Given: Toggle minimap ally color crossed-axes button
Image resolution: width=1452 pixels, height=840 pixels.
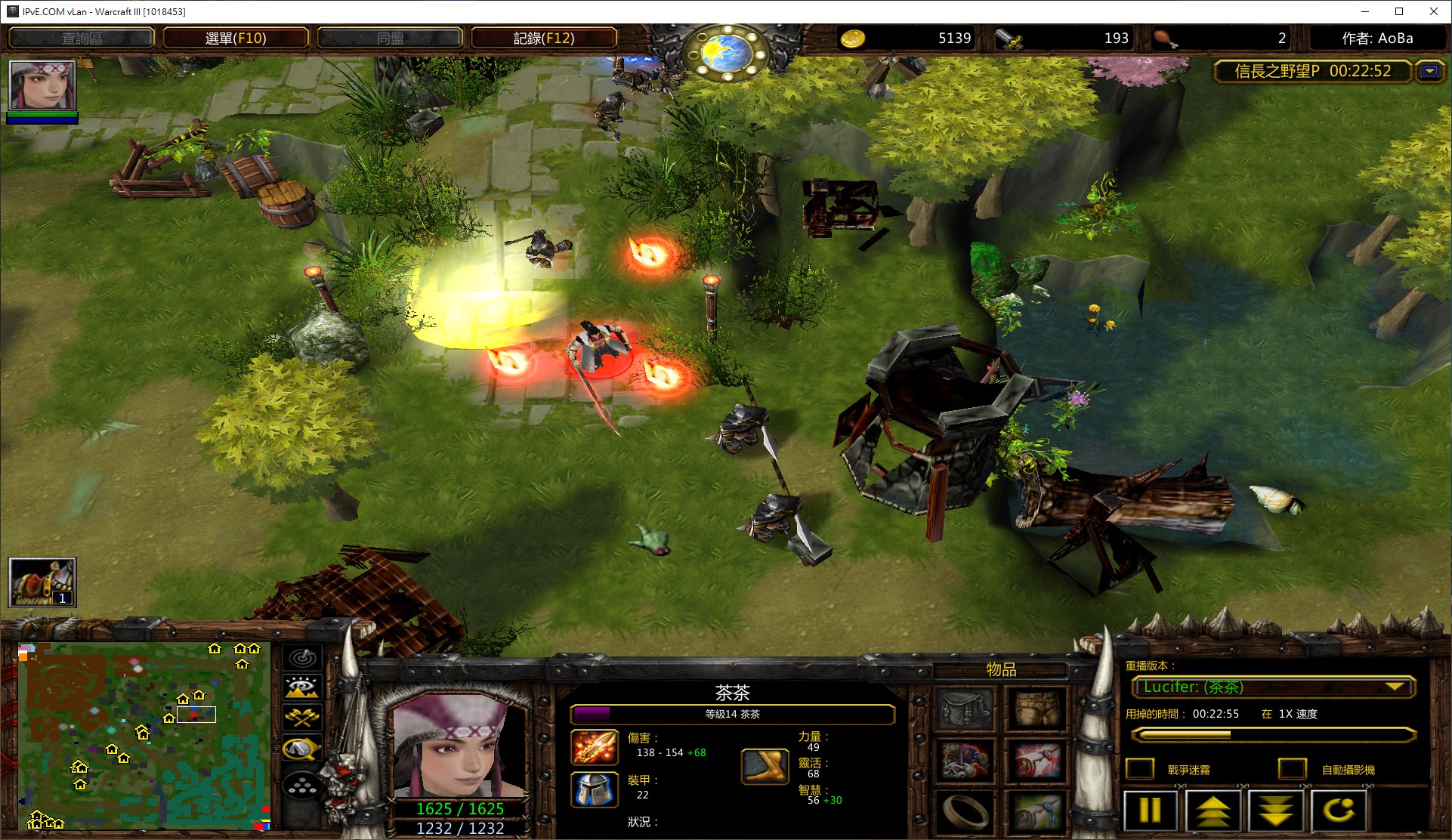Looking at the screenshot, I should pyautogui.click(x=302, y=717).
